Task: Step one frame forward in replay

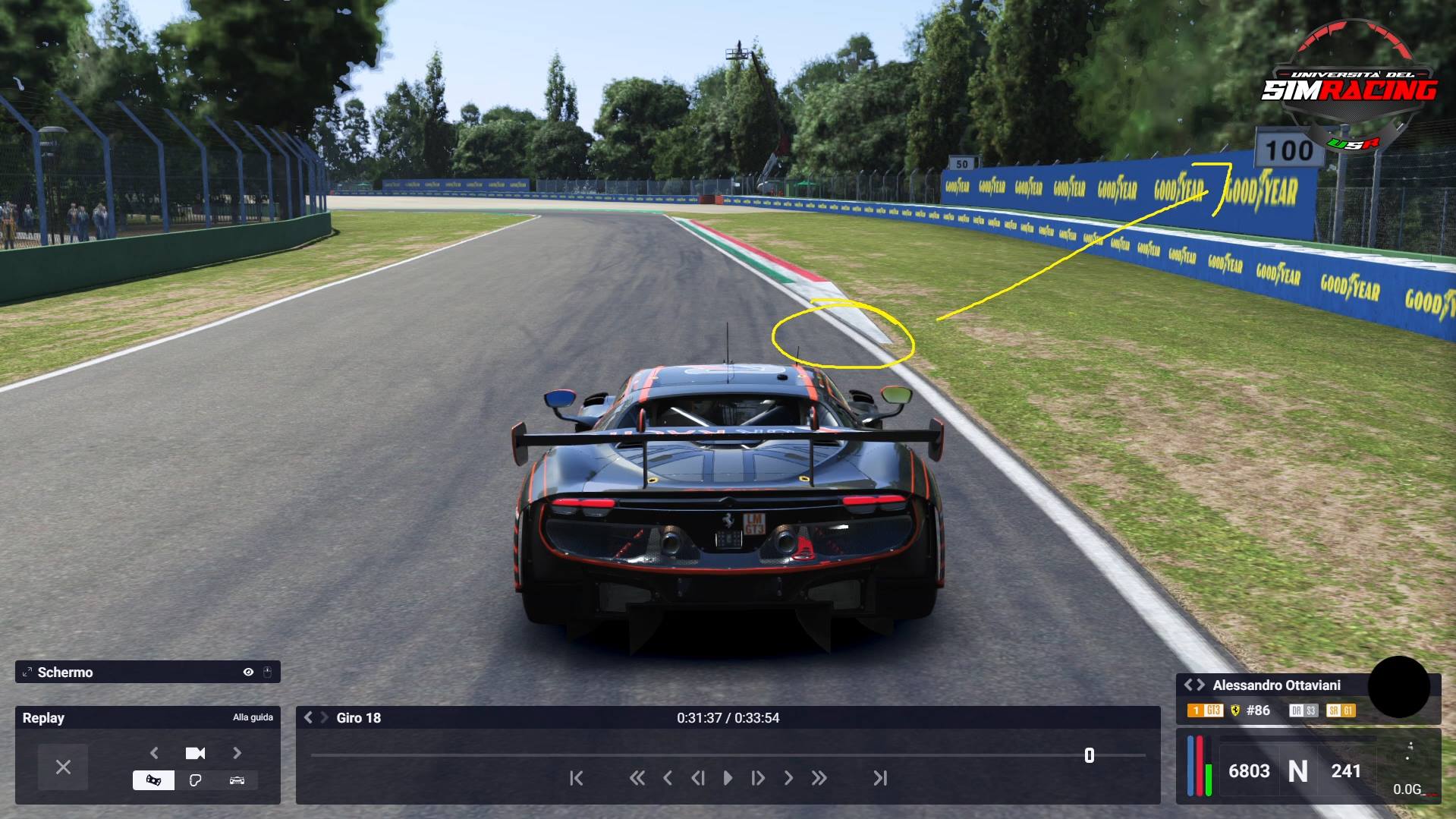Action: pyautogui.click(x=757, y=778)
